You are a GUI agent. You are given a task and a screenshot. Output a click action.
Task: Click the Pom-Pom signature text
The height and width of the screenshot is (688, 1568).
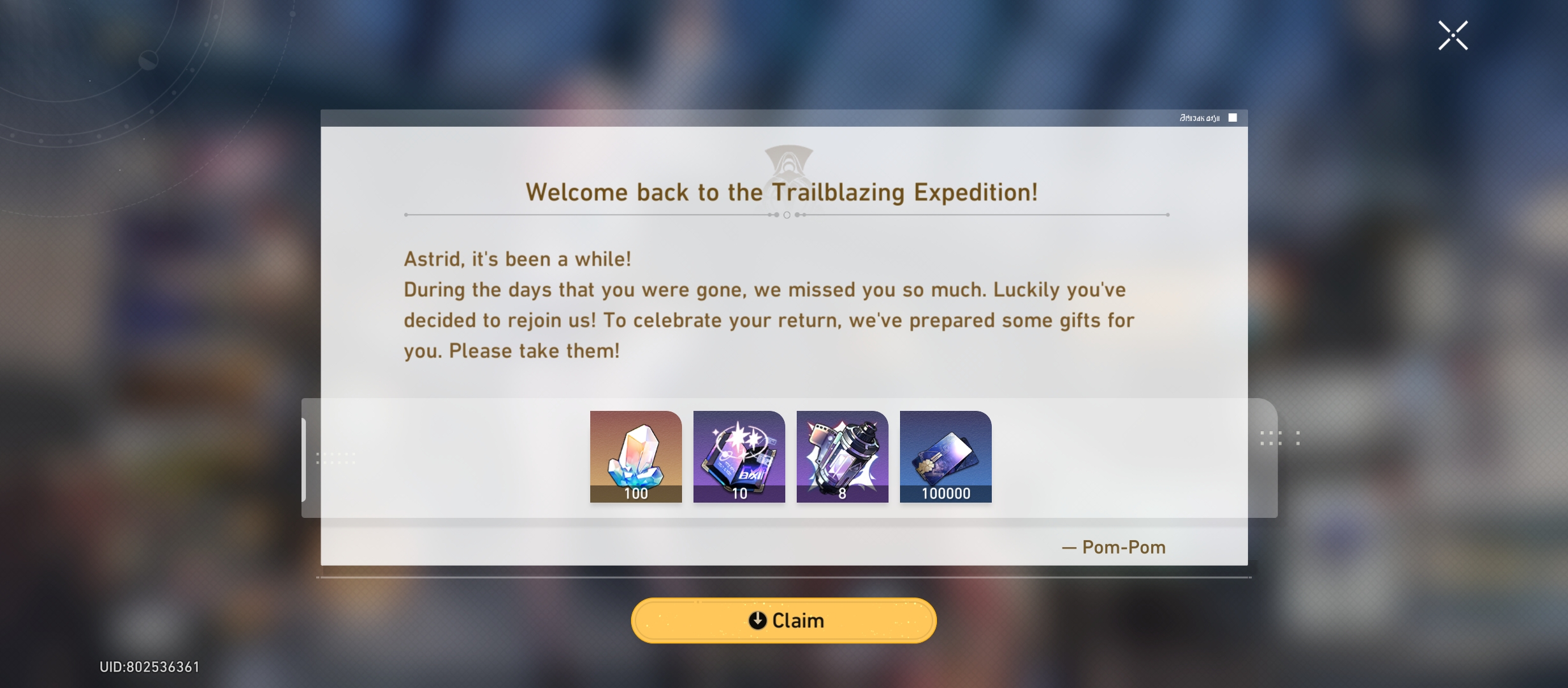1112,547
